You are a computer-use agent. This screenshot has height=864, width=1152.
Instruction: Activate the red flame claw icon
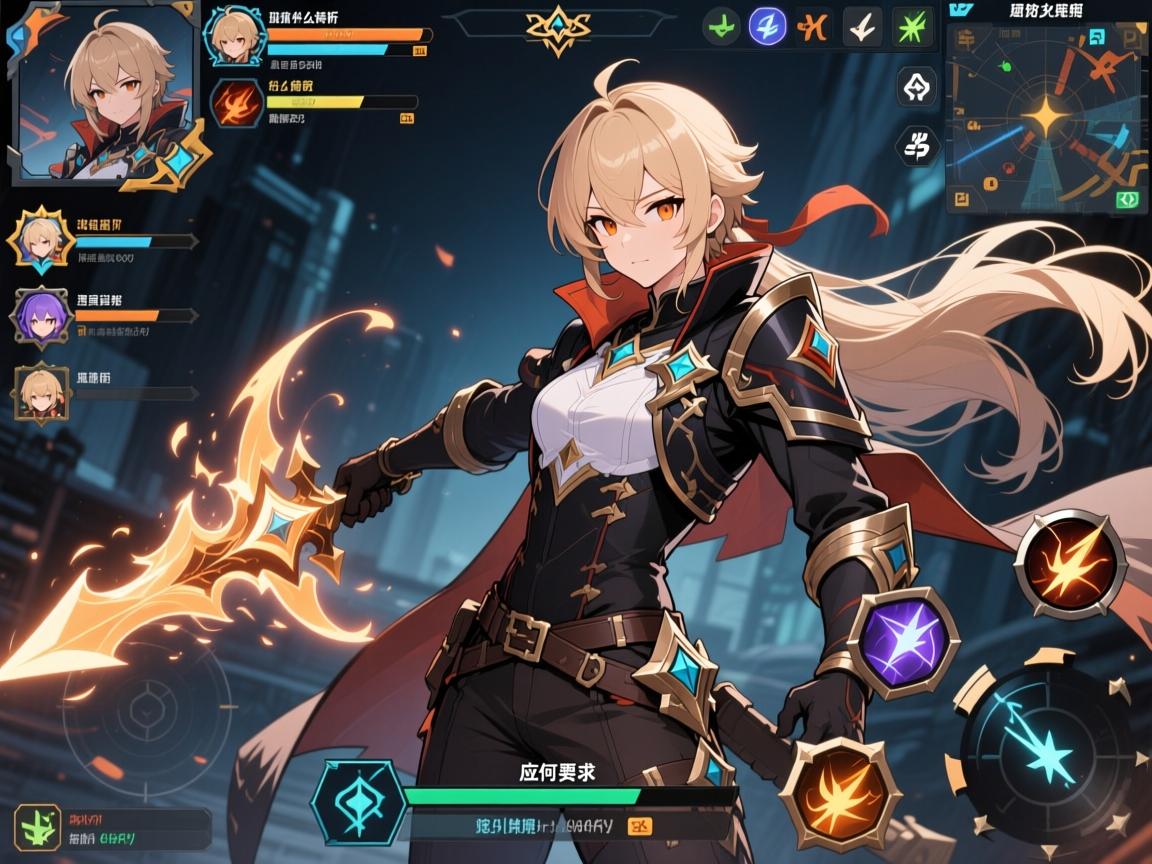pos(235,105)
